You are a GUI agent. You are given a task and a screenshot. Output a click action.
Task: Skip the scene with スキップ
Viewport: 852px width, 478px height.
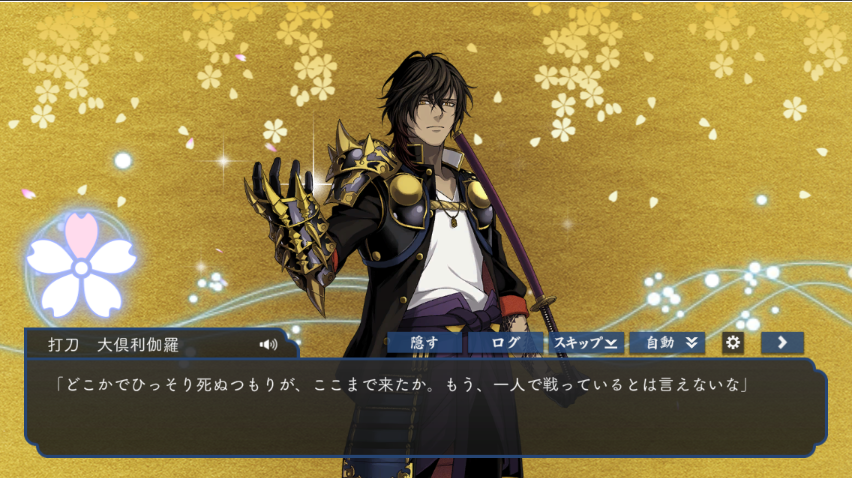(x=585, y=343)
